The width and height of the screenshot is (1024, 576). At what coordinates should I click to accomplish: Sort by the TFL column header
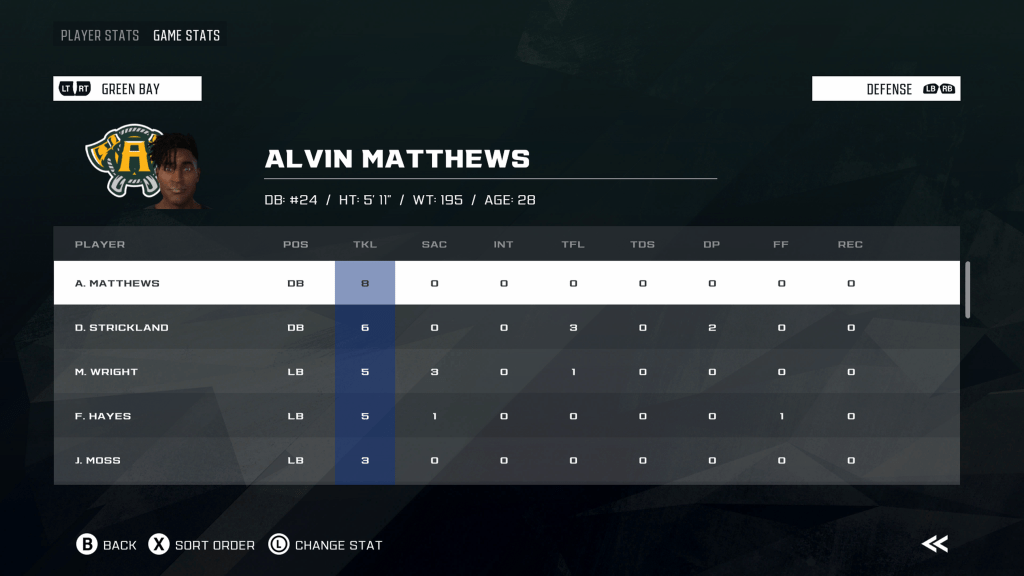tap(573, 244)
